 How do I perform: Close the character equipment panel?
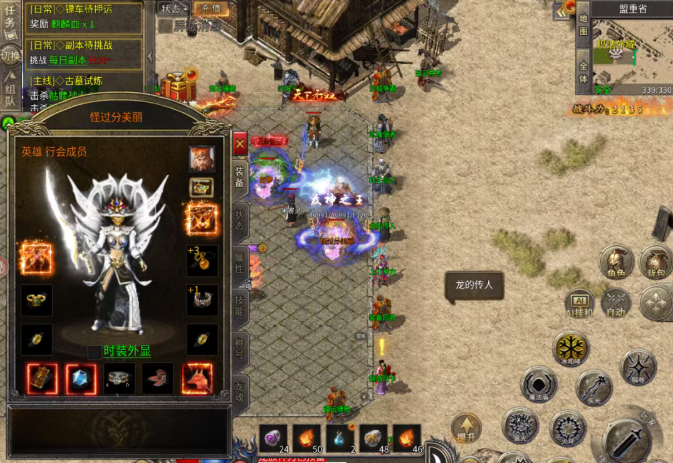click(239, 143)
